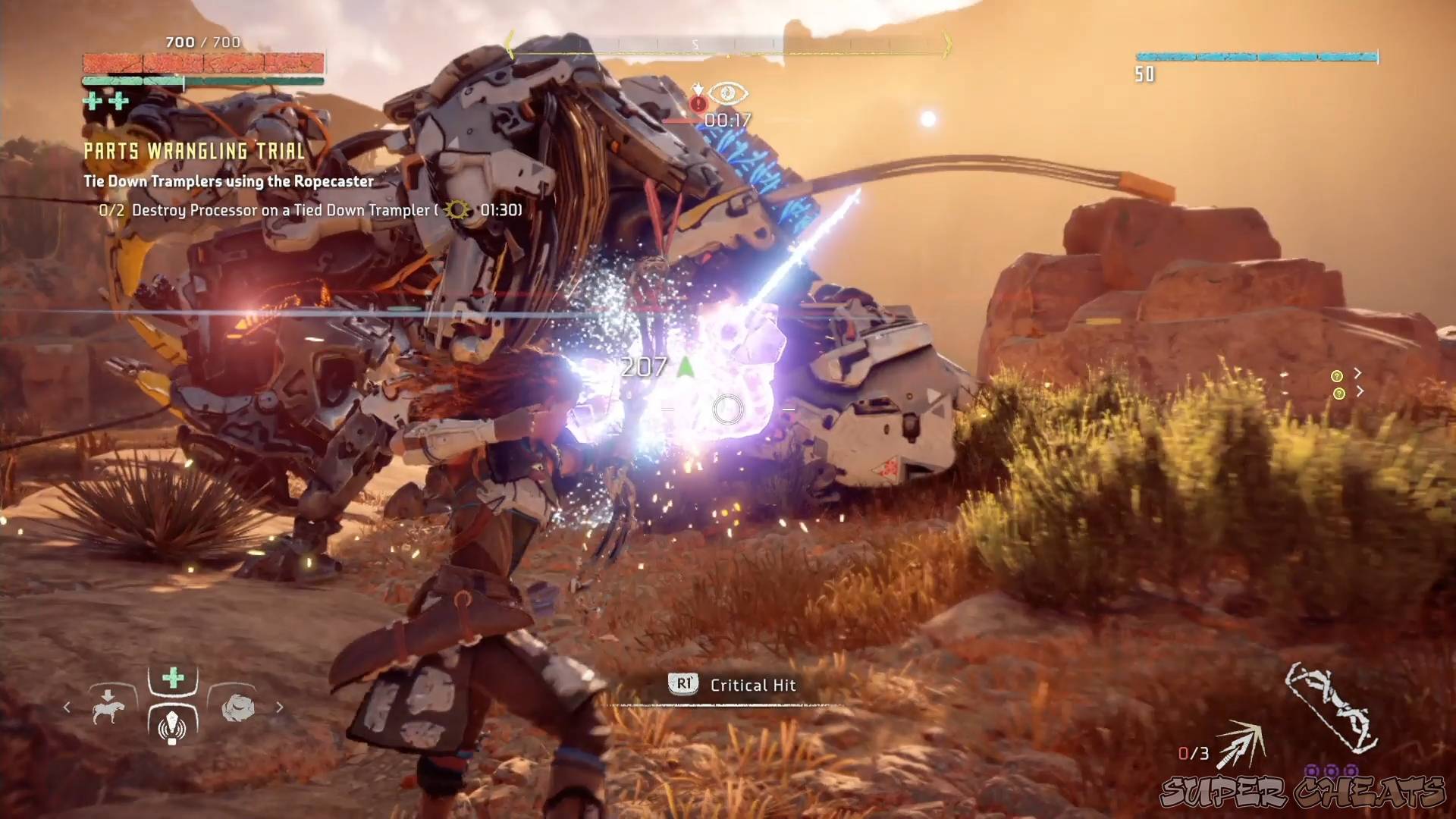Expand the chevron beside the top question marker
Image resolution: width=1456 pixels, height=819 pixels.
click(x=1358, y=373)
